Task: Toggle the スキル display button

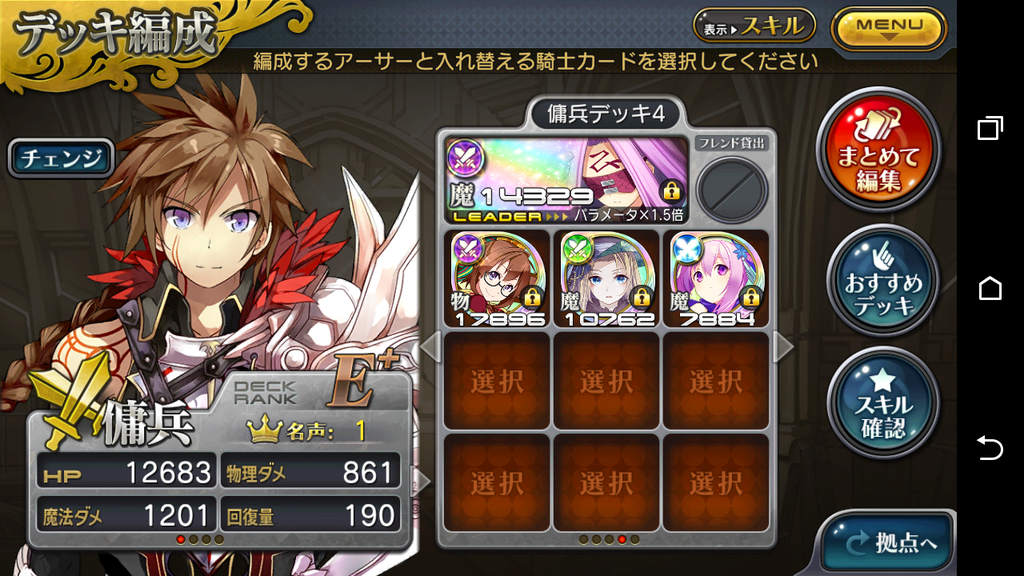Action: [x=755, y=27]
